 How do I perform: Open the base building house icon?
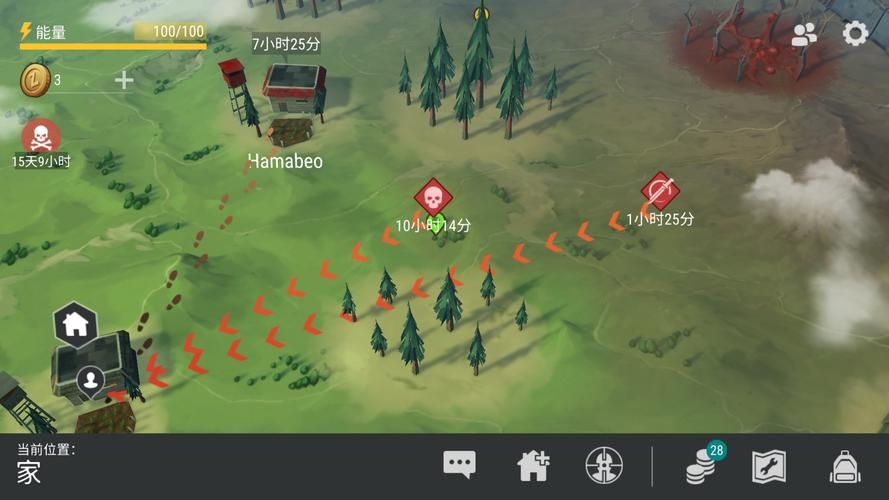(533, 465)
